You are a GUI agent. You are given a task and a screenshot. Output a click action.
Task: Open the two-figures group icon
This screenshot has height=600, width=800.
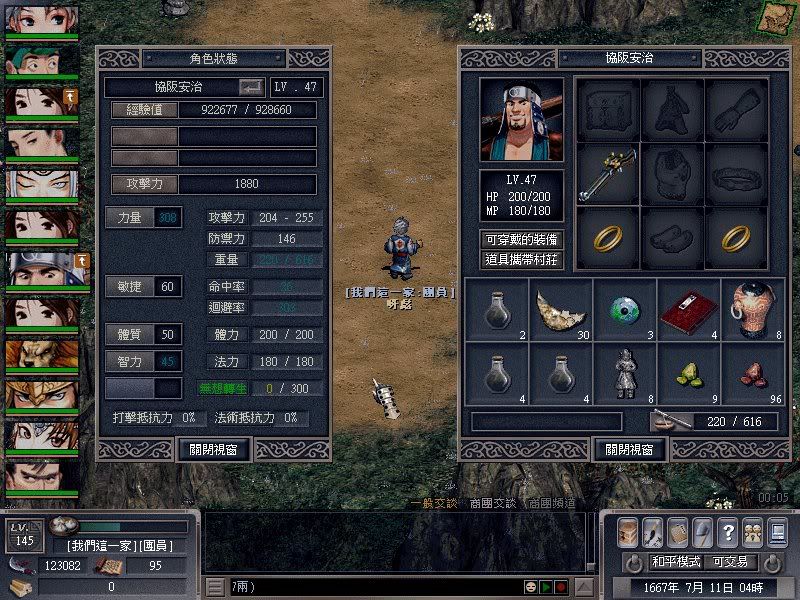coord(752,531)
